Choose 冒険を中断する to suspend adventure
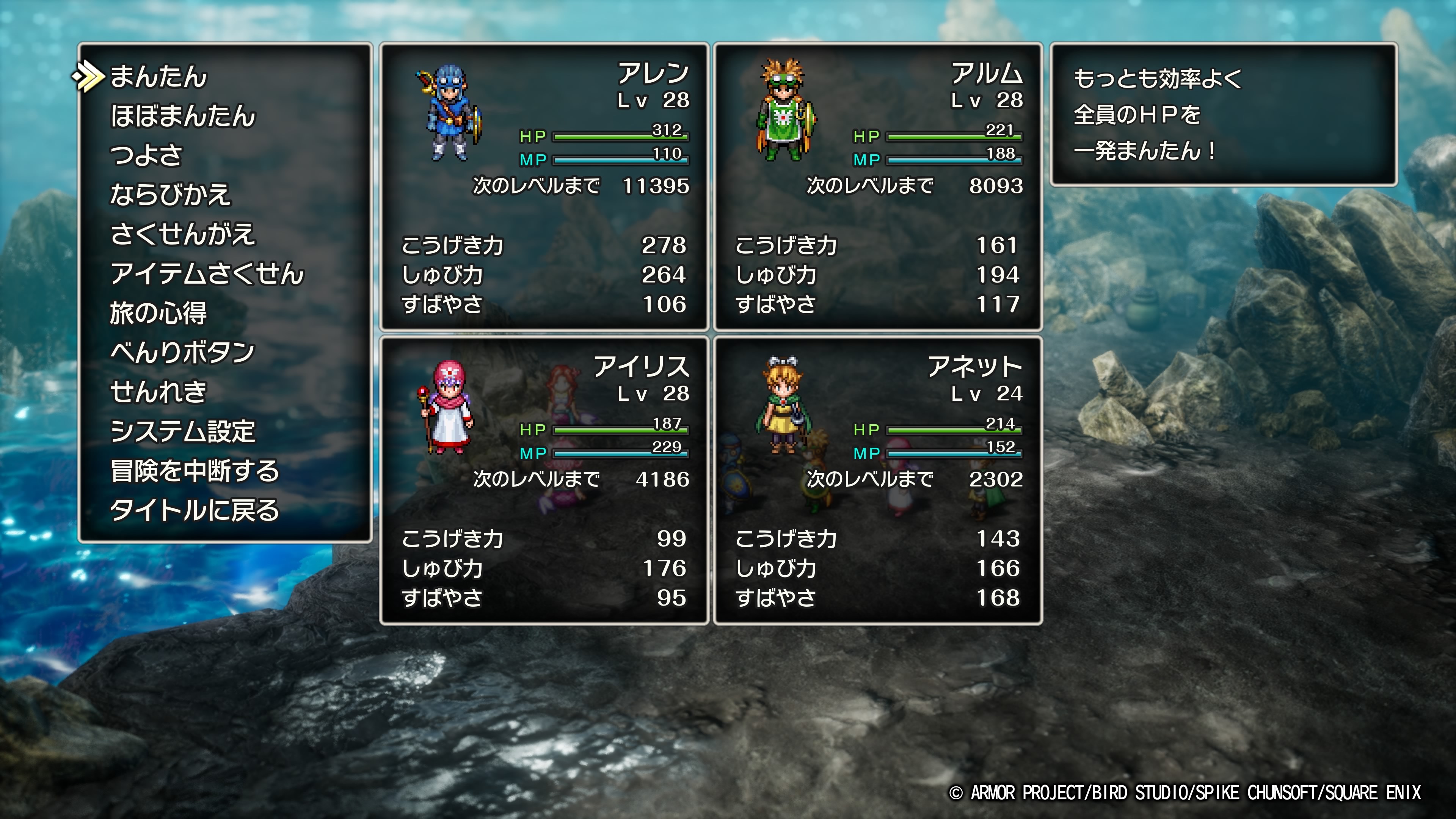The height and width of the screenshot is (819, 1456). [x=195, y=471]
